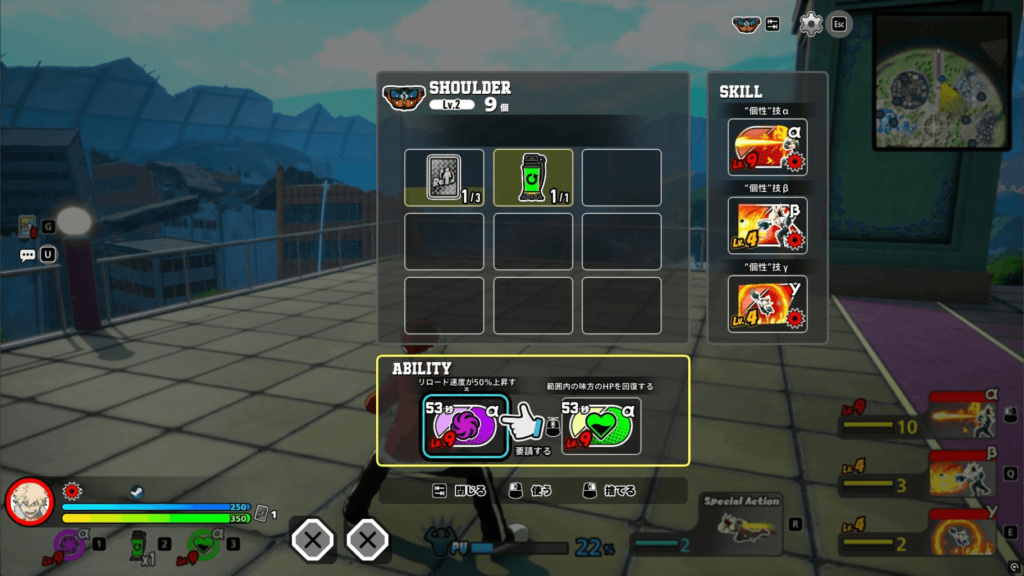Image resolution: width=1024 pixels, height=576 pixels.
Task: Close the inventory with 閉じる
Action: pyautogui.click(x=461, y=491)
